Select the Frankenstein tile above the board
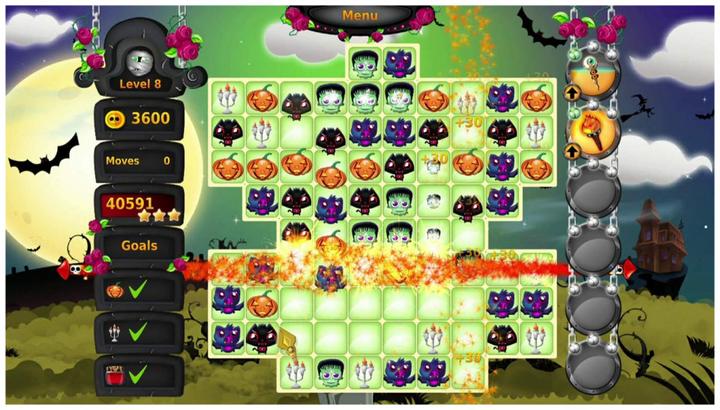Image resolution: width=720 pixels, height=410 pixels. click(x=365, y=64)
